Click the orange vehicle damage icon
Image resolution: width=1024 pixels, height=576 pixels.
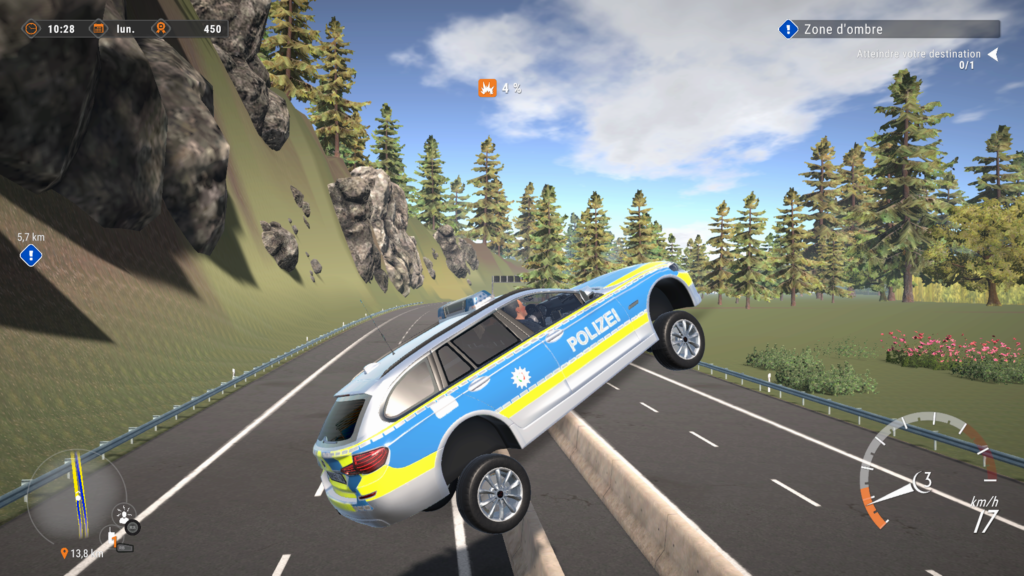click(487, 88)
